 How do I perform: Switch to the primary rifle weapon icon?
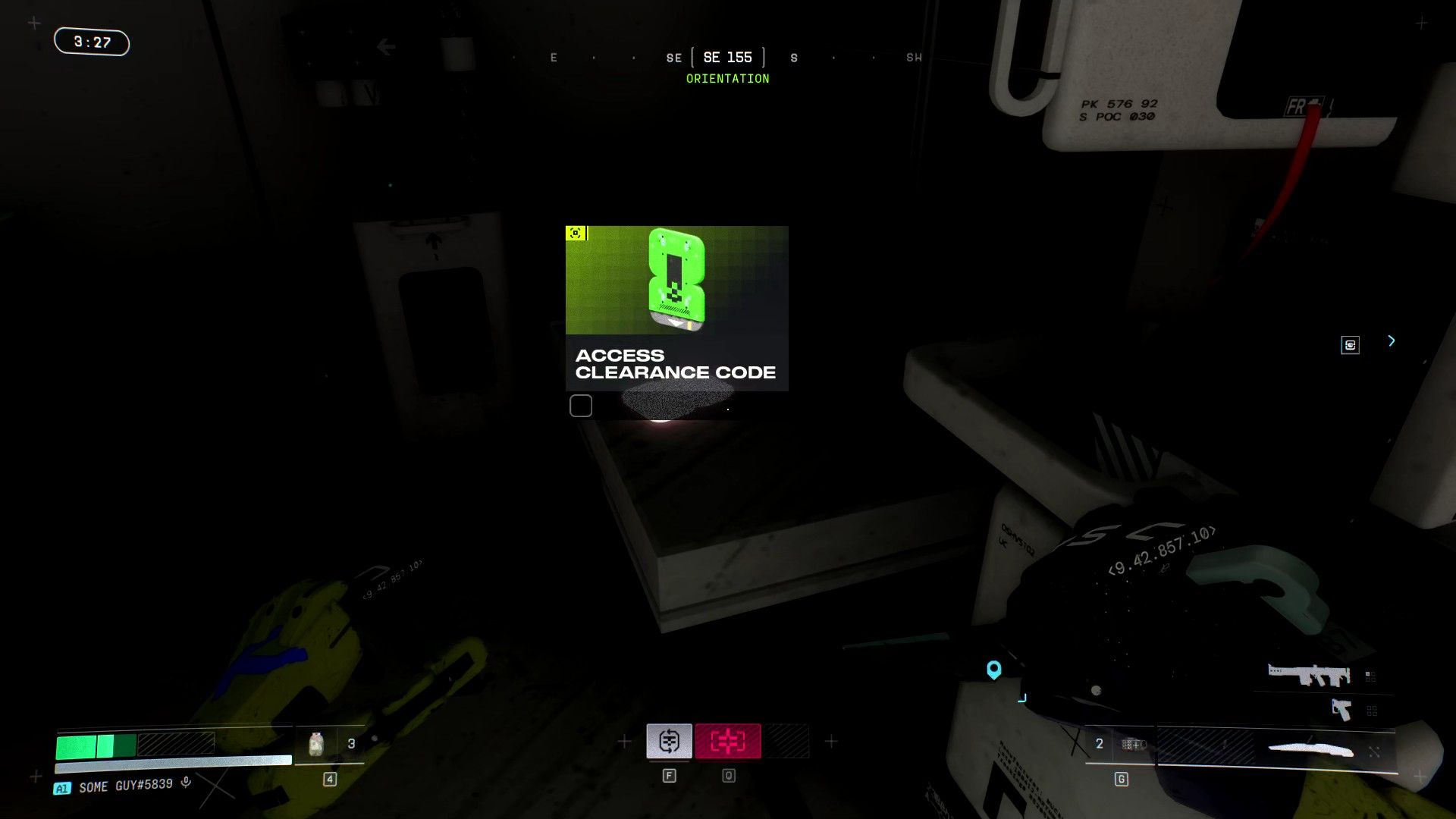[1309, 674]
